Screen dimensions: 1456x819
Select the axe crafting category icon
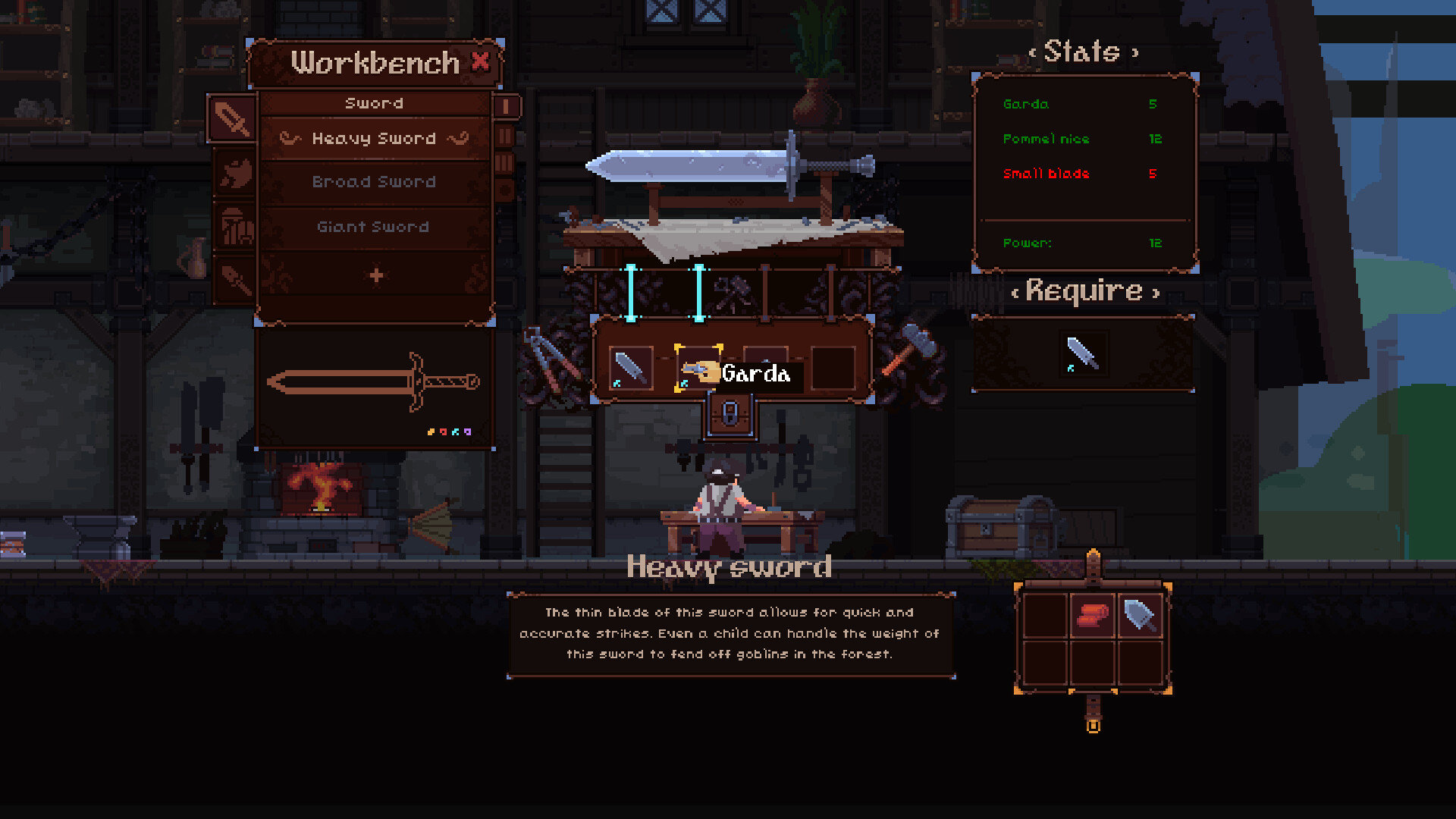click(x=235, y=173)
